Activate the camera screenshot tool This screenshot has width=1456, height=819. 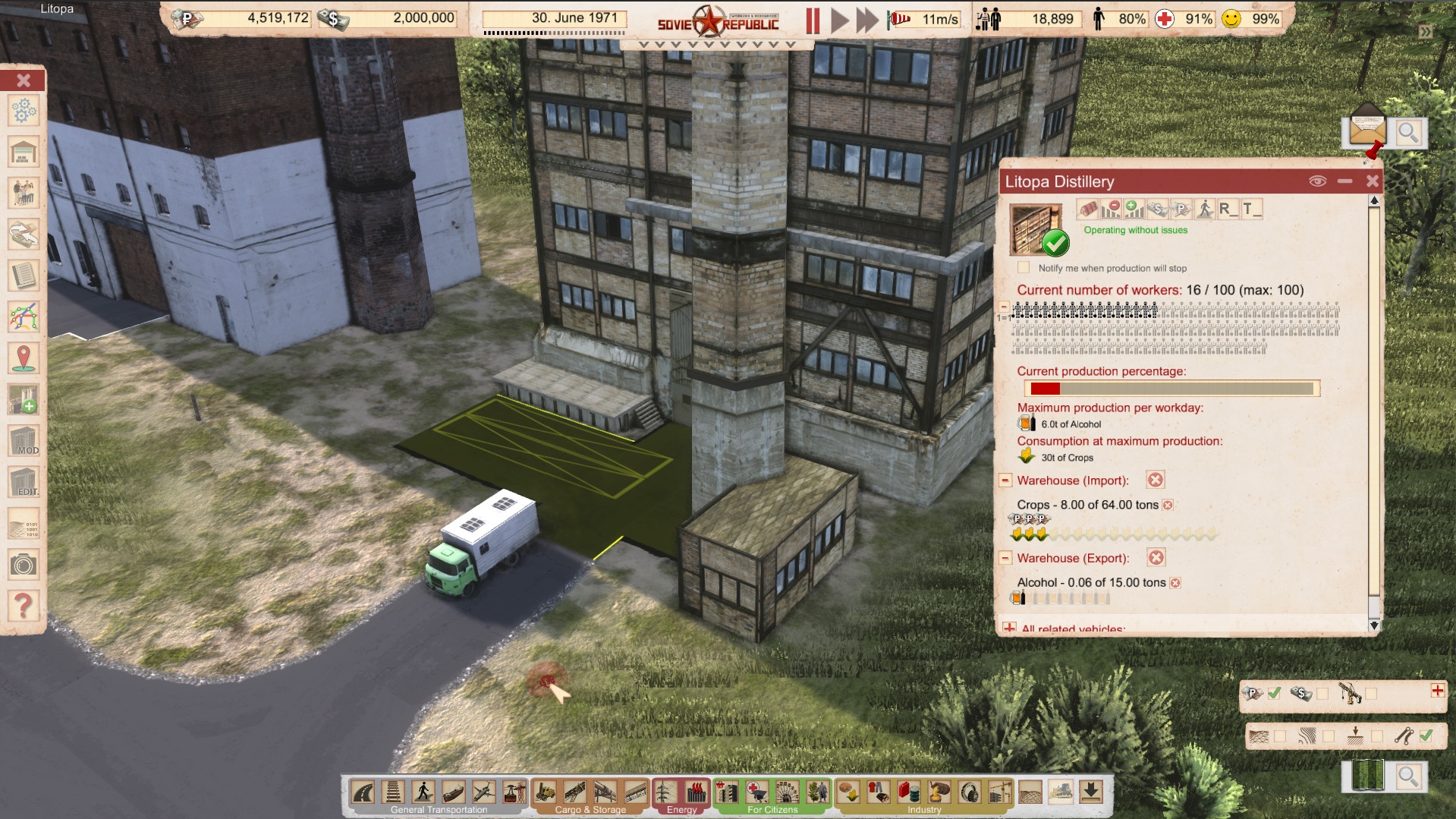[x=24, y=565]
